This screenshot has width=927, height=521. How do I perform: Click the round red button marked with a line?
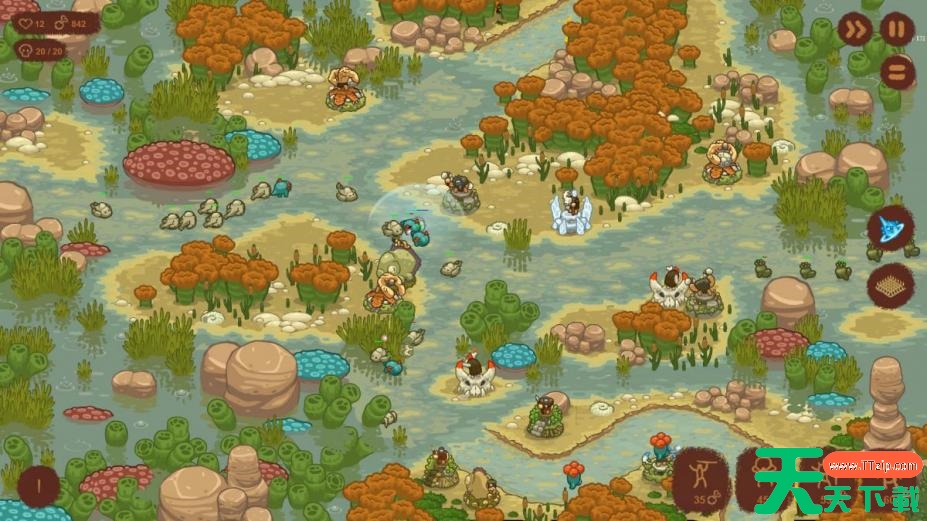click(x=38, y=486)
